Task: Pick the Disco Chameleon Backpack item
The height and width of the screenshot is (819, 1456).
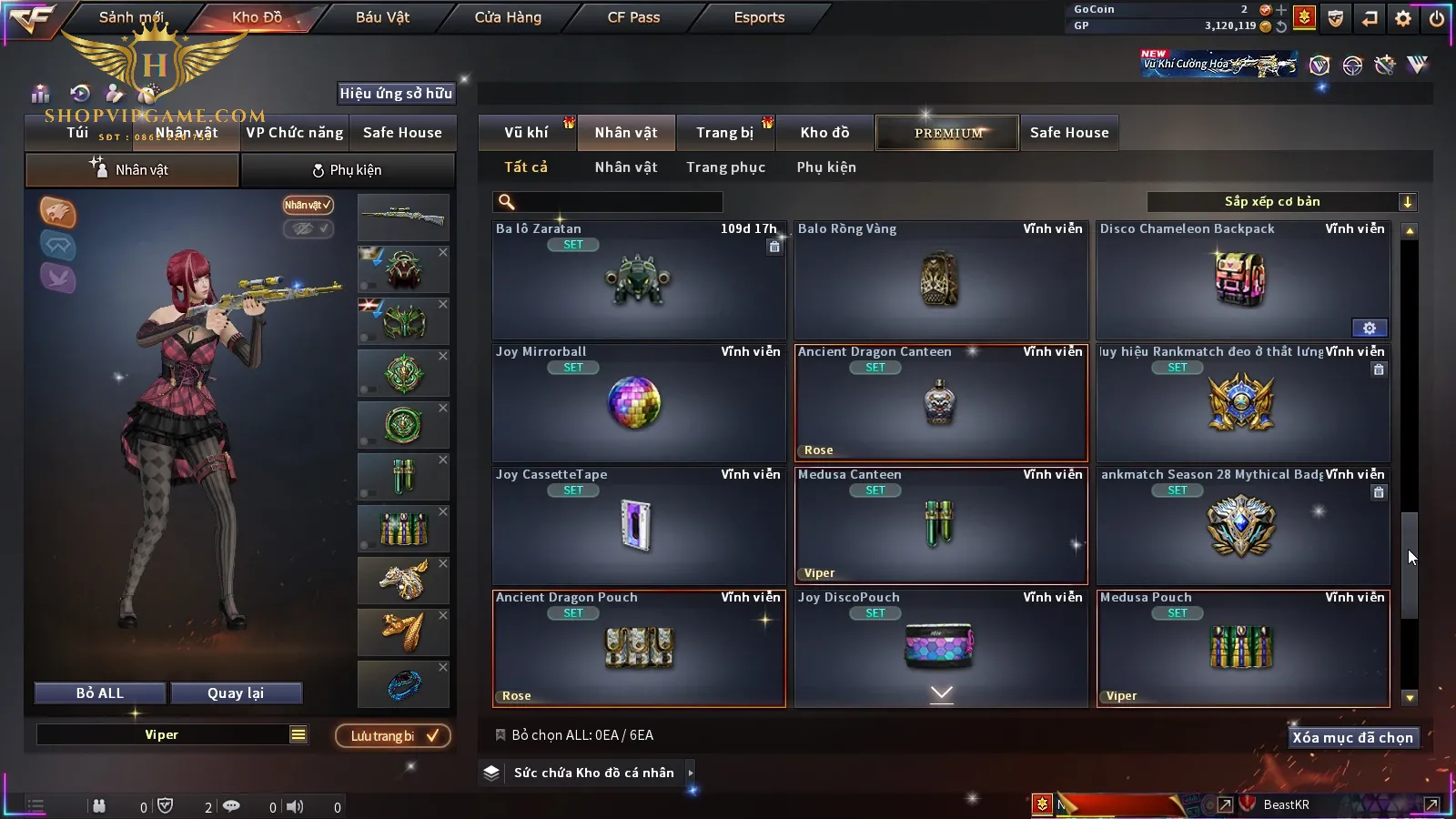Action: click(1243, 280)
